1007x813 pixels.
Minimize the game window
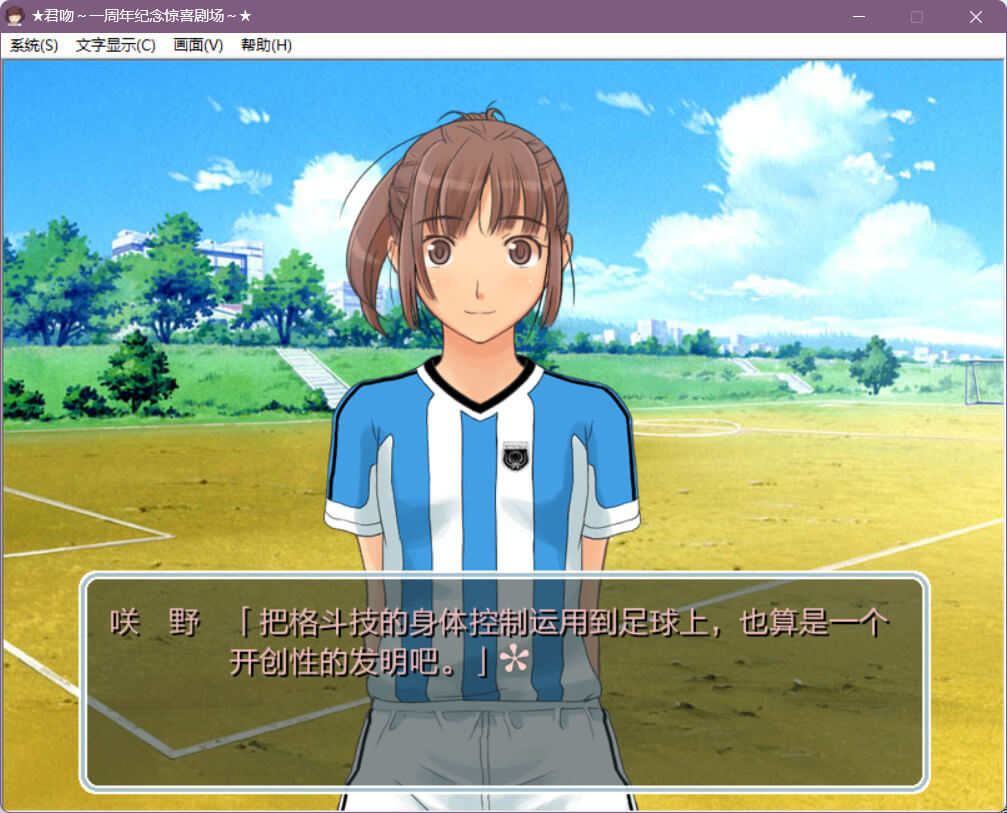point(858,17)
